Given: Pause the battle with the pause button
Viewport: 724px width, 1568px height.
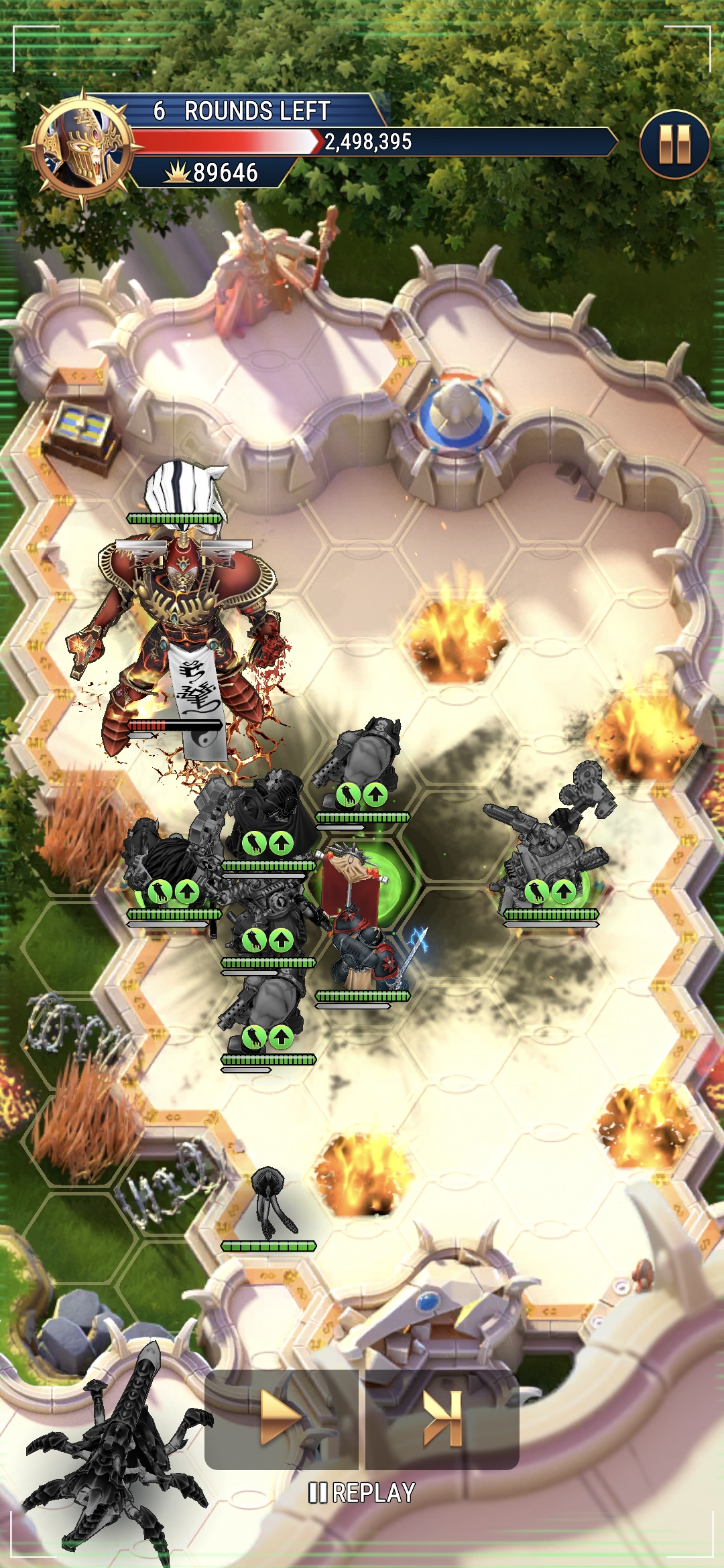Looking at the screenshot, I should pos(674,144).
